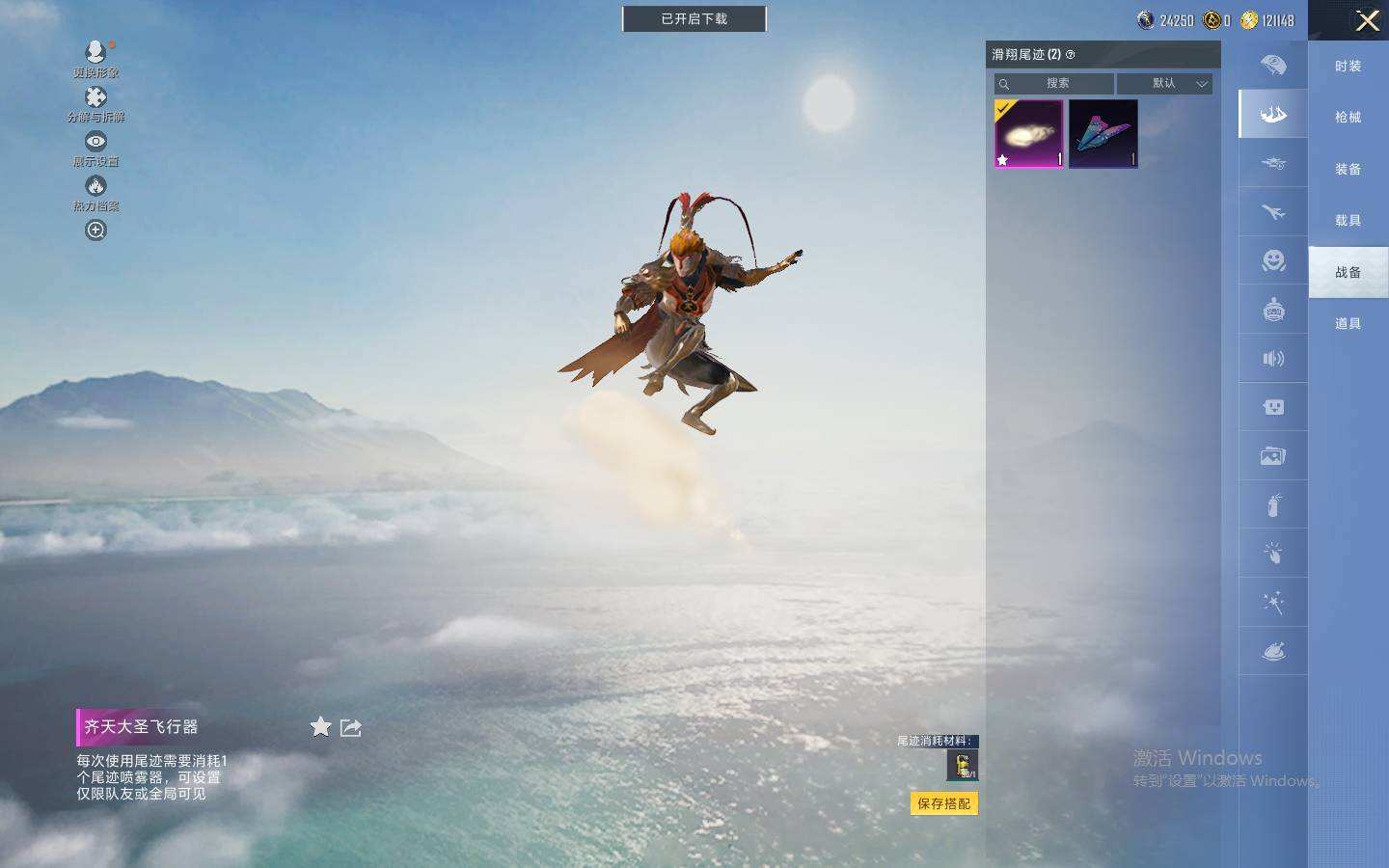
Task: Switch to the 时装 tab
Action: click(1348, 67)
